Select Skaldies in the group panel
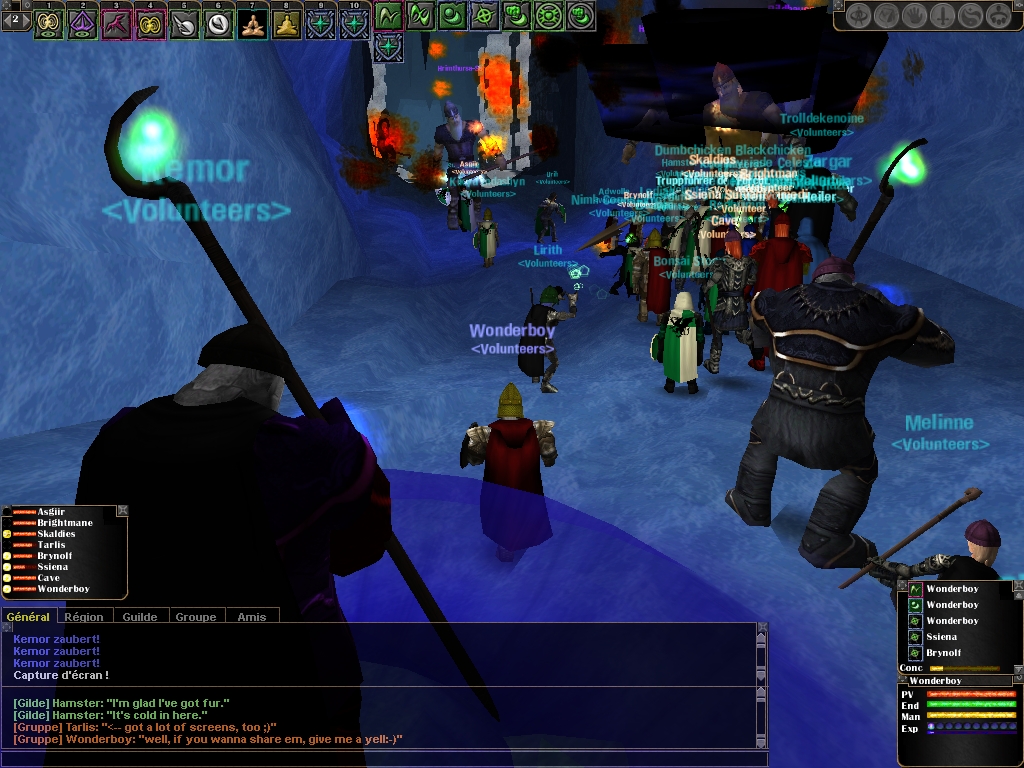 (x=56, y=534)
